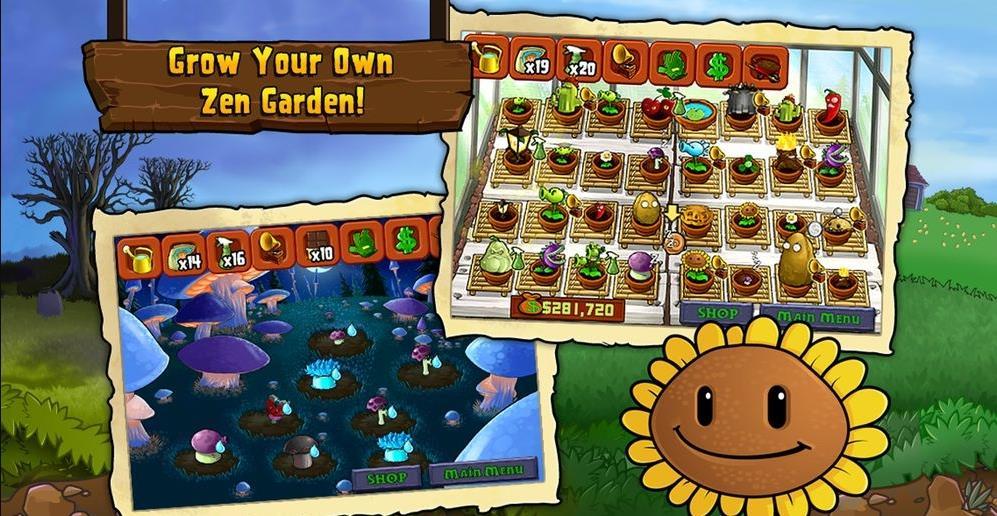The width and height of the screenshot is (997, 516).
Task: Open the SHOP in the mushroom garden
Action: [385, 477]
